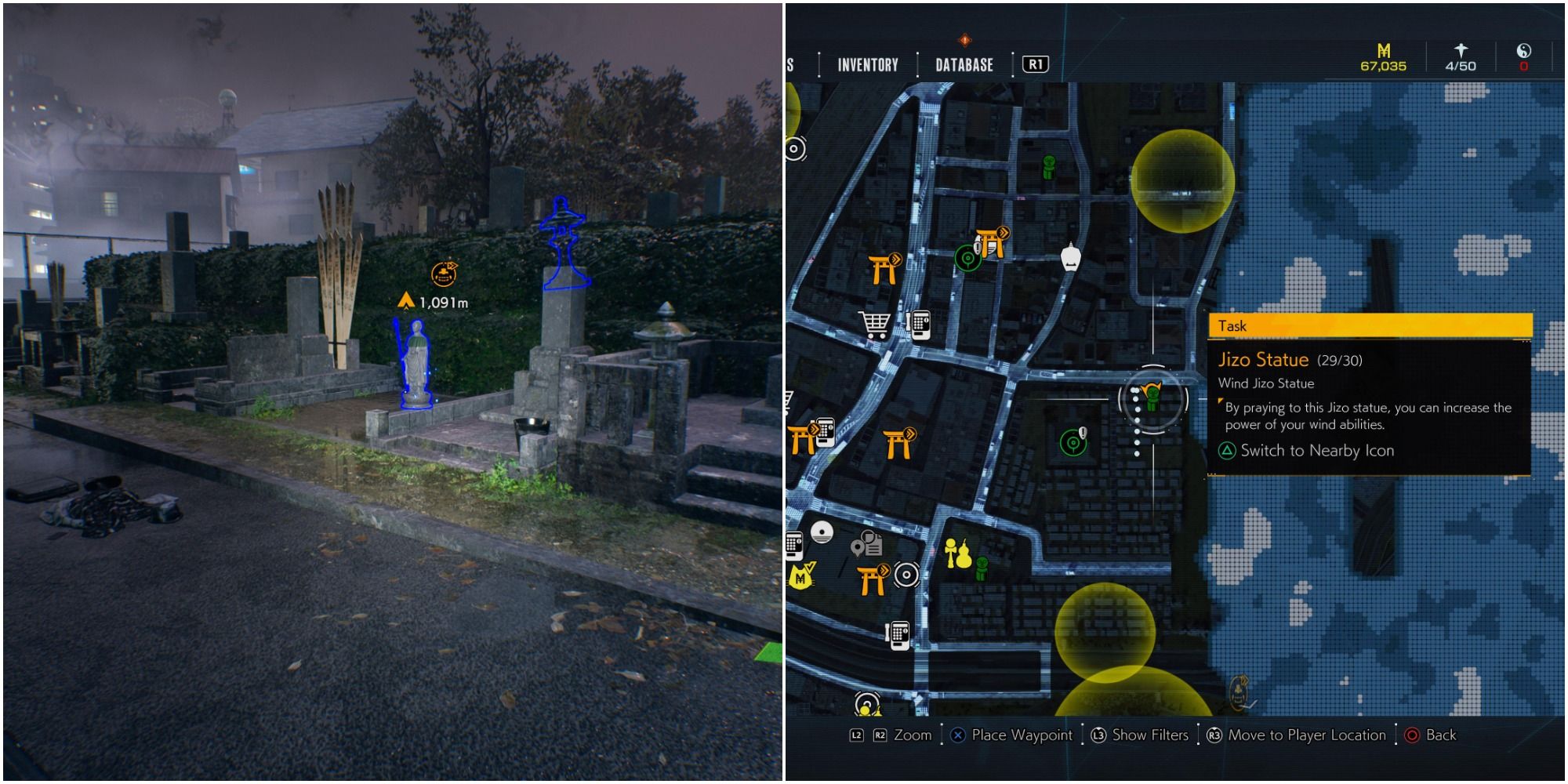Open the payphone icon on the map
Image resolution: width=1568 pixels, height=784 pixels.
click(x=920, y=325)
